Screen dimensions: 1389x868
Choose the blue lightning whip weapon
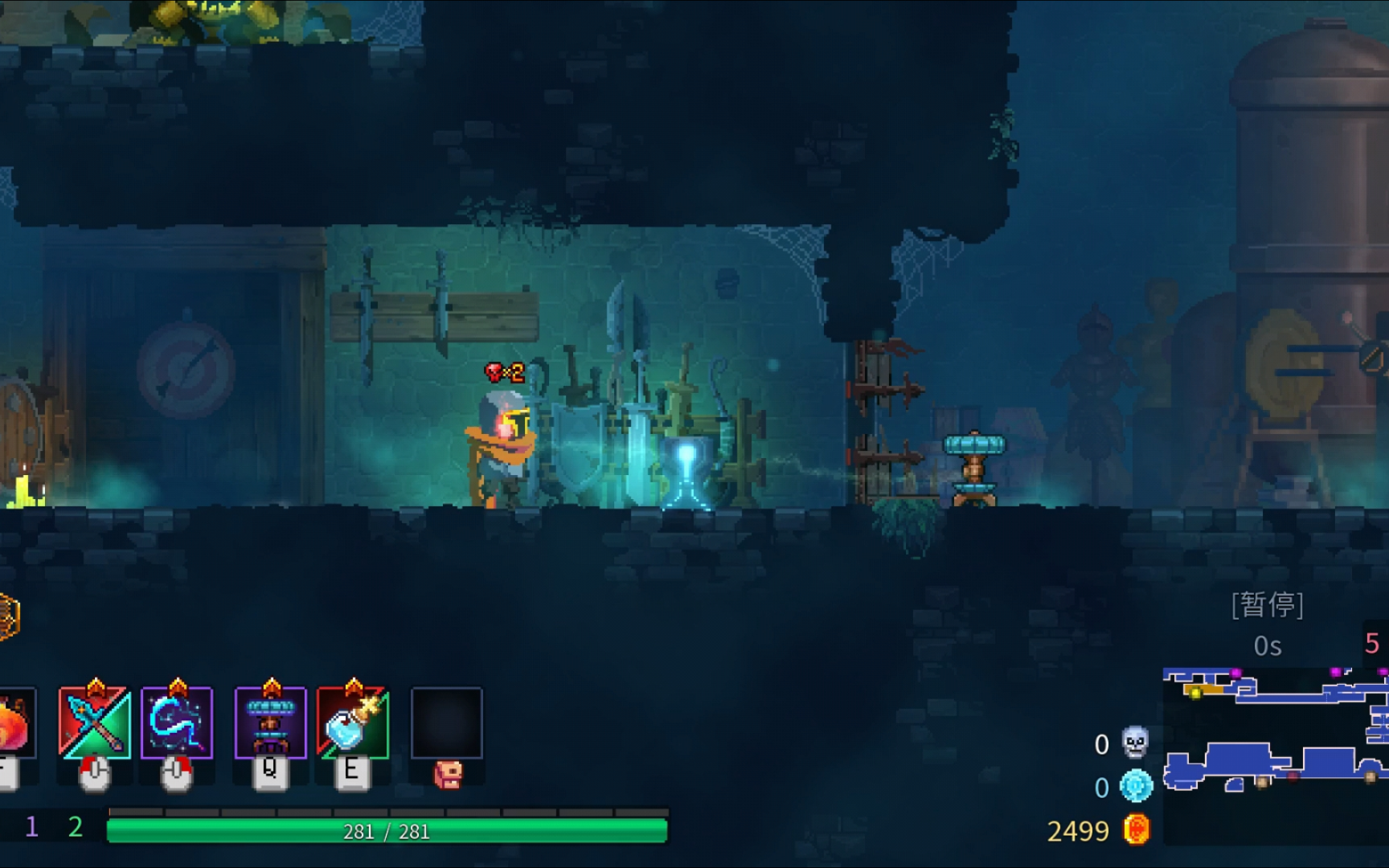tap(177, 723)
